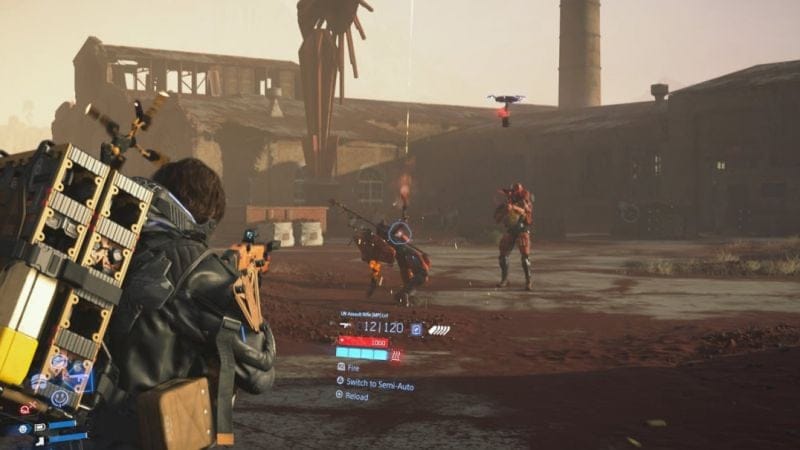
Task: Click the white bullet rounds icon
Action: coord(438,328)
